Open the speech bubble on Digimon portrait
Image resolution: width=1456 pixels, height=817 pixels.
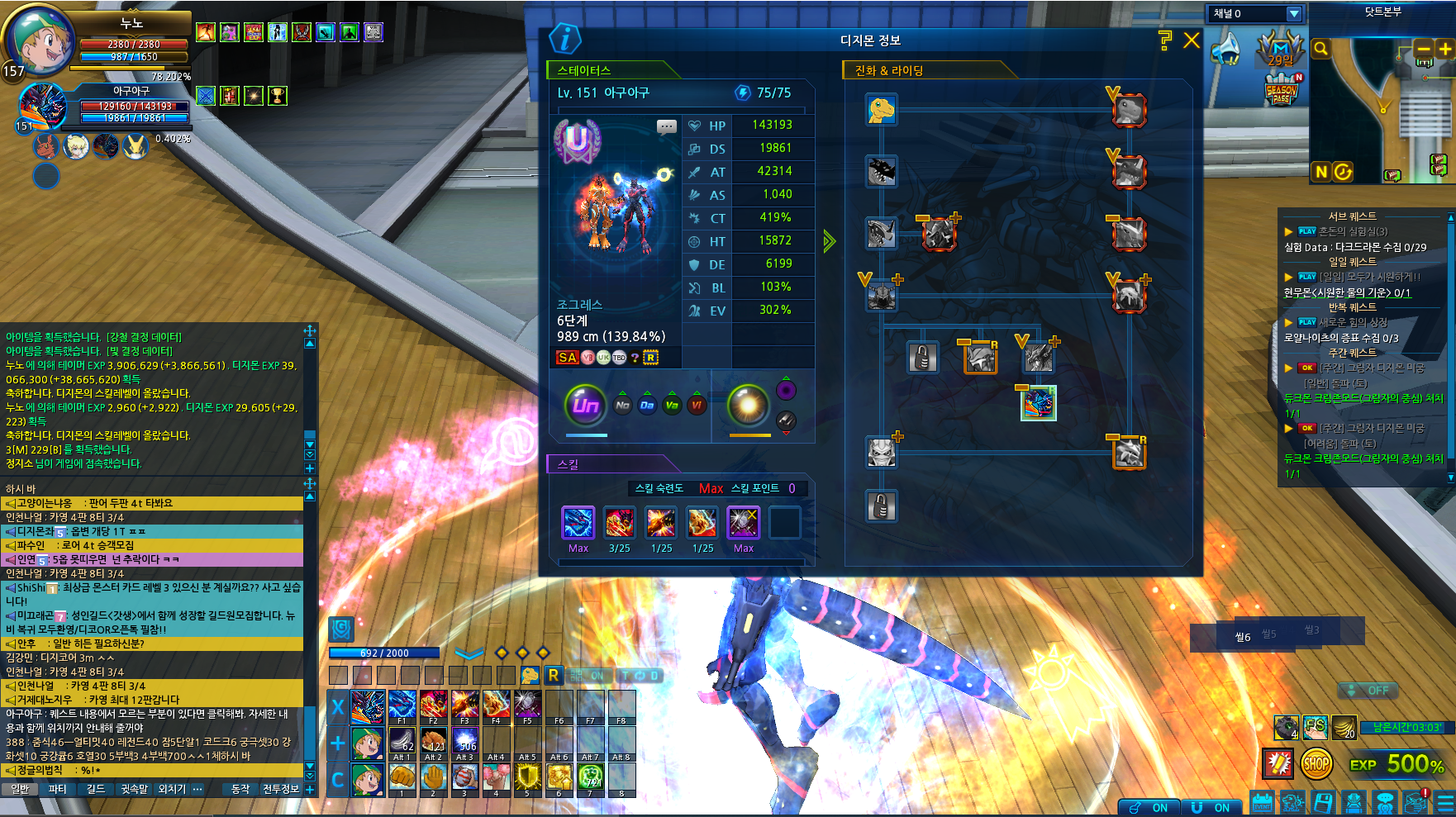(666, 126)
